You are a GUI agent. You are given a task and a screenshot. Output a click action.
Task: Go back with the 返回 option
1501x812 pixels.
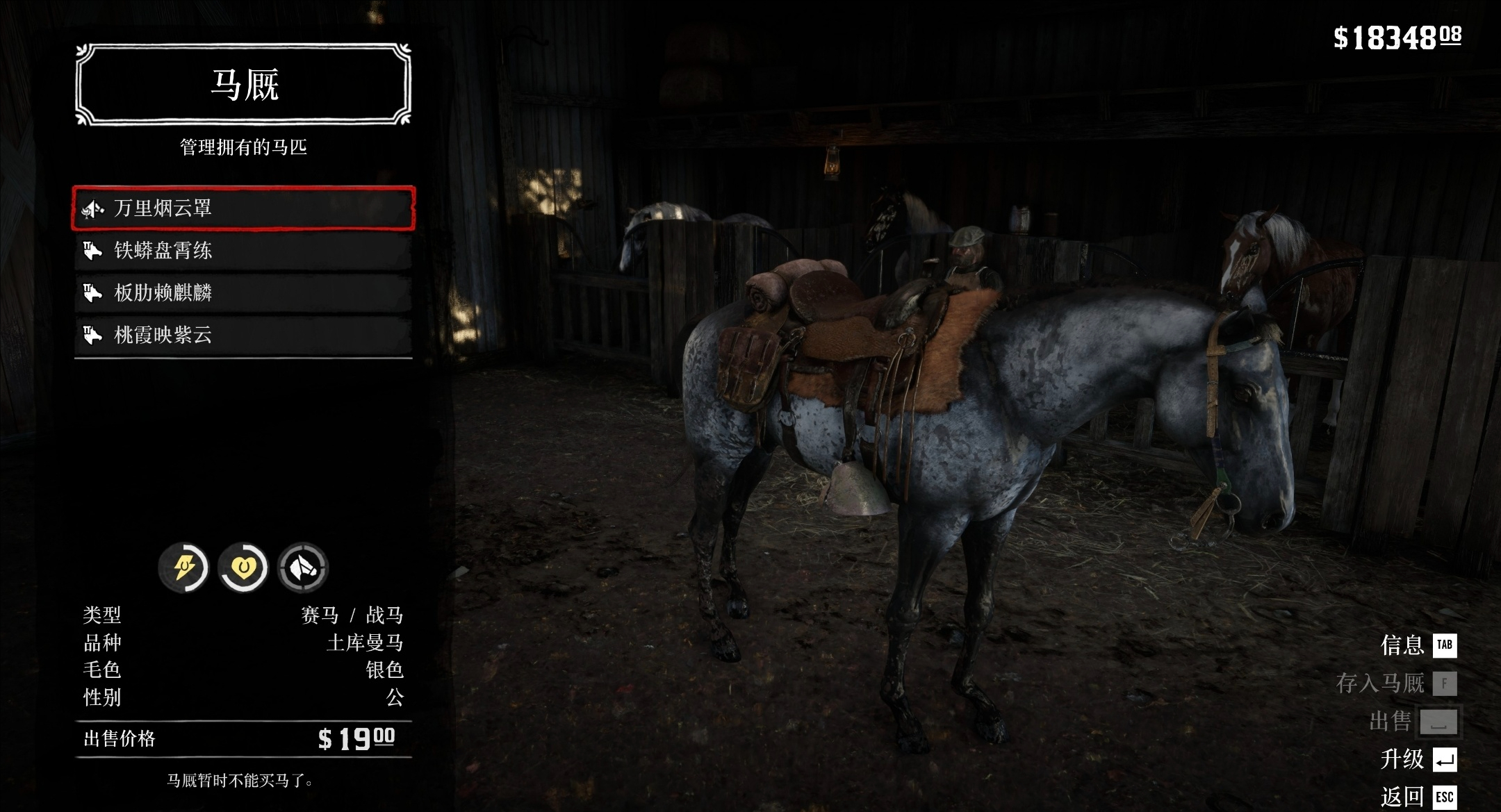(x=1418, y=797)
